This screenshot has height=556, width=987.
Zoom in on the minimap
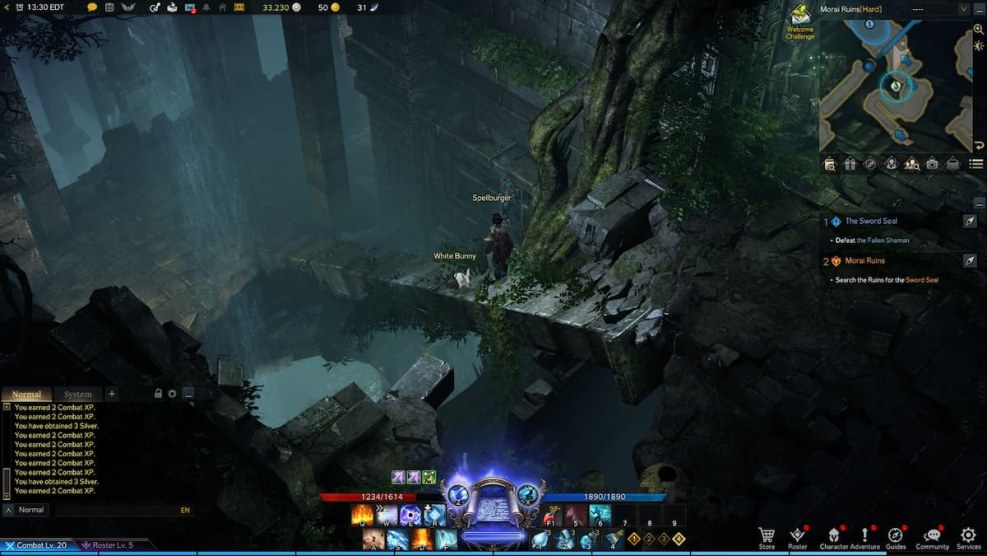pos(978,30)
